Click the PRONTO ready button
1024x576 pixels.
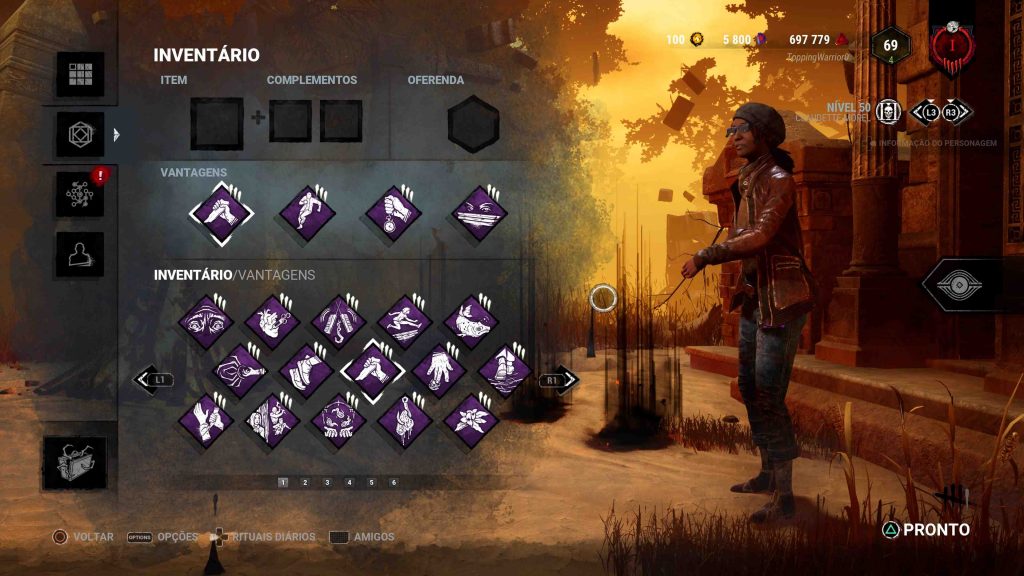[x=925, y=530]
